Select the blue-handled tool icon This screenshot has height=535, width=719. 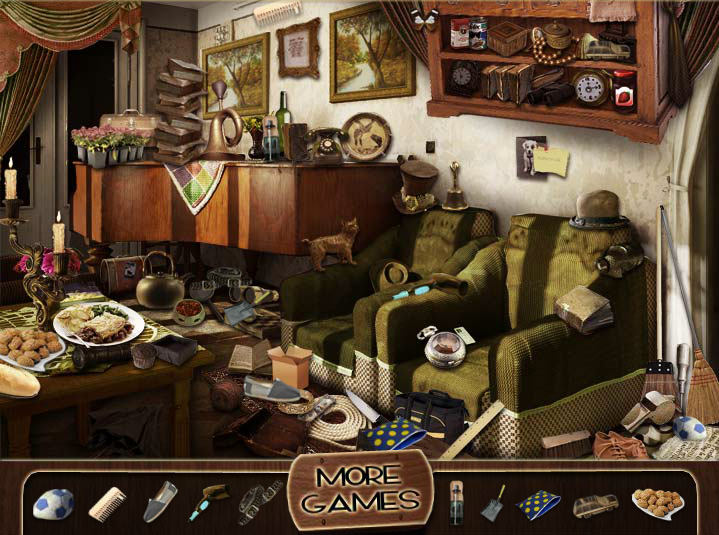(211, 500)
